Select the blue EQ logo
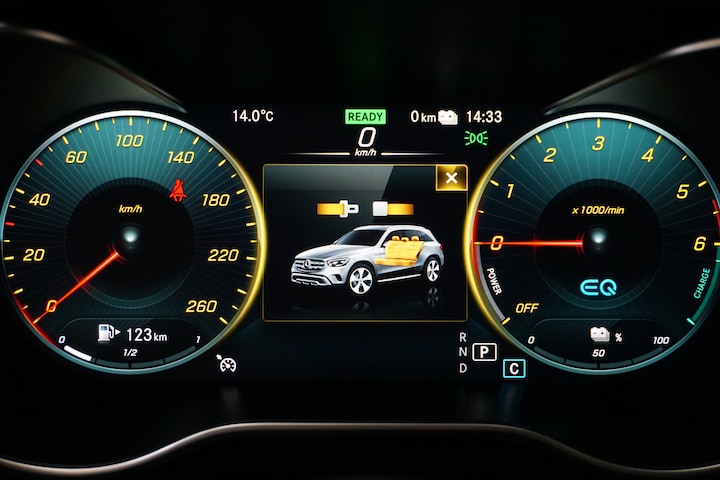The width and height of the screenshot is (720, 480). click(x=599, y=287)
